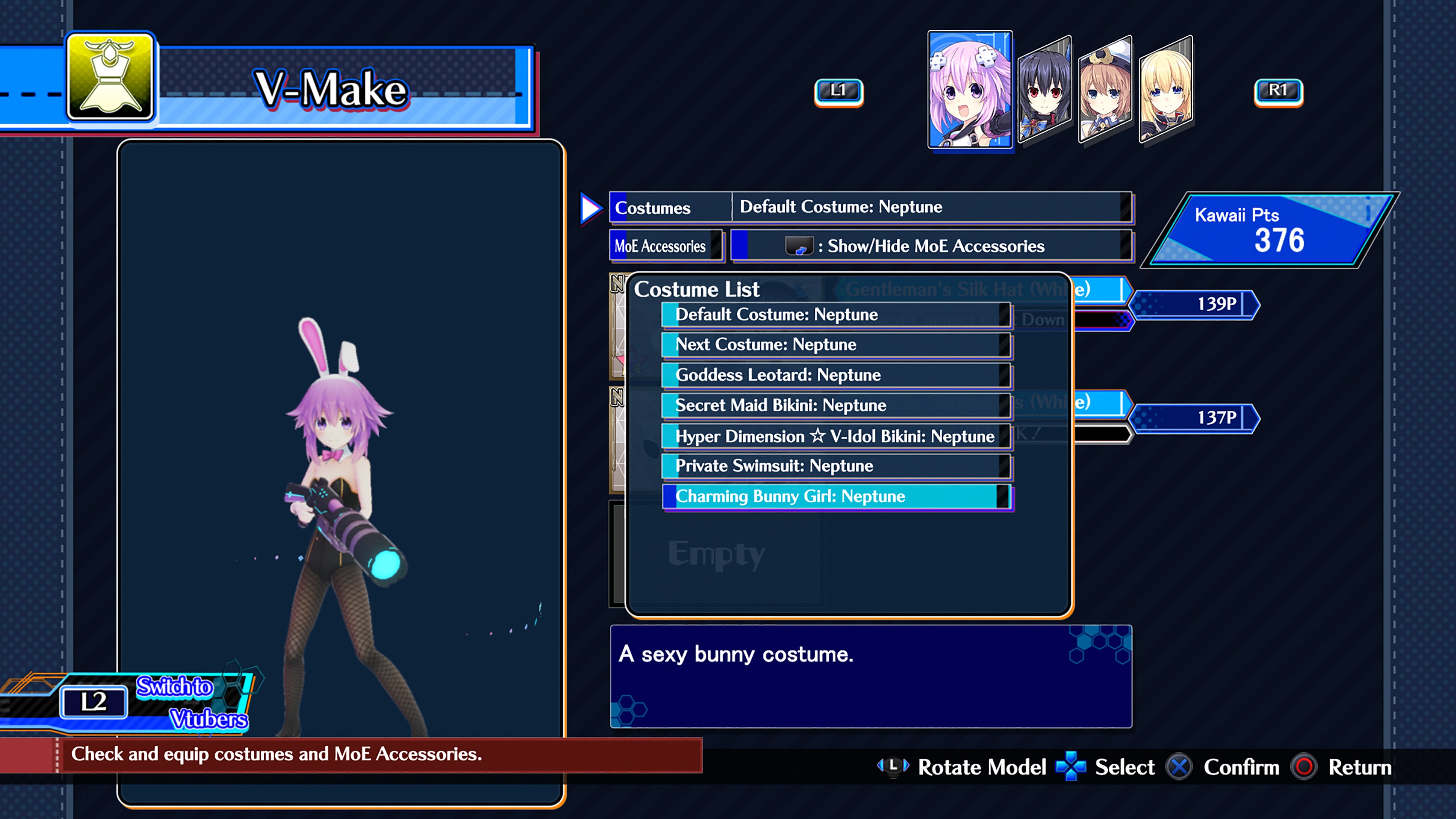The image size is (1456, 819).
Task: Toggle Show/Hide MoE Accessories
Action: pos(933,246)
